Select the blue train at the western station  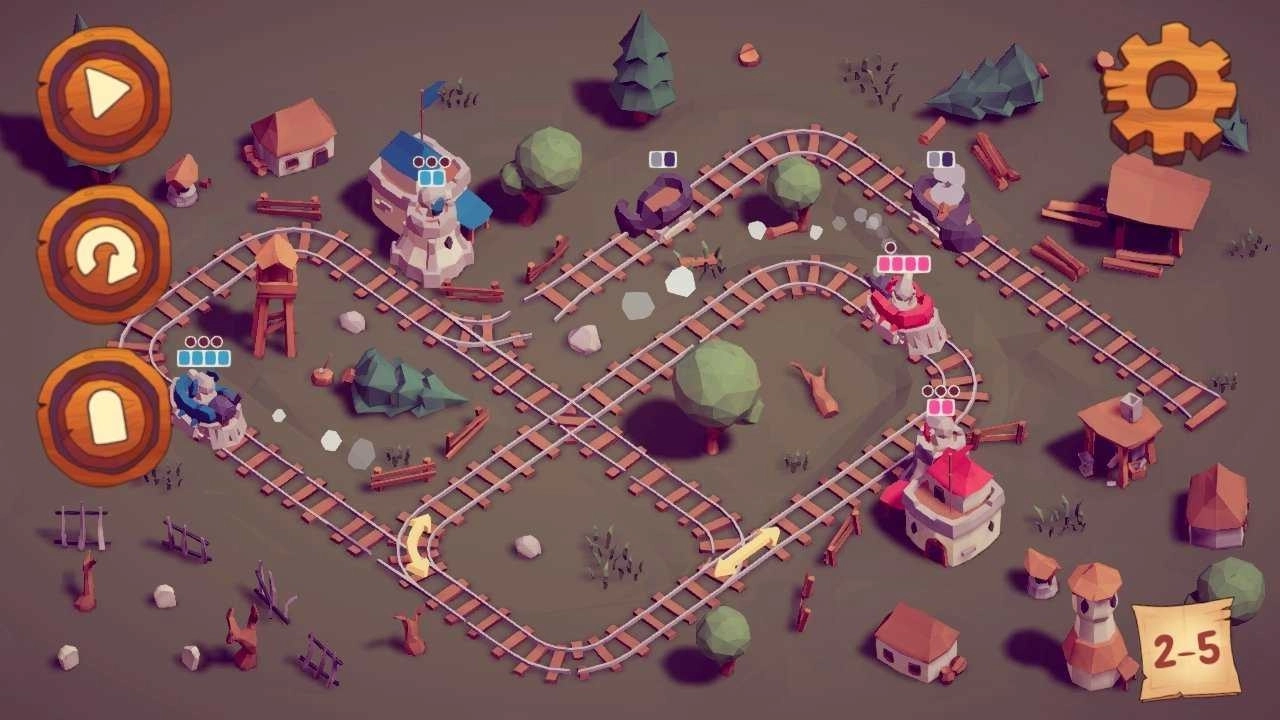point(207,400)
